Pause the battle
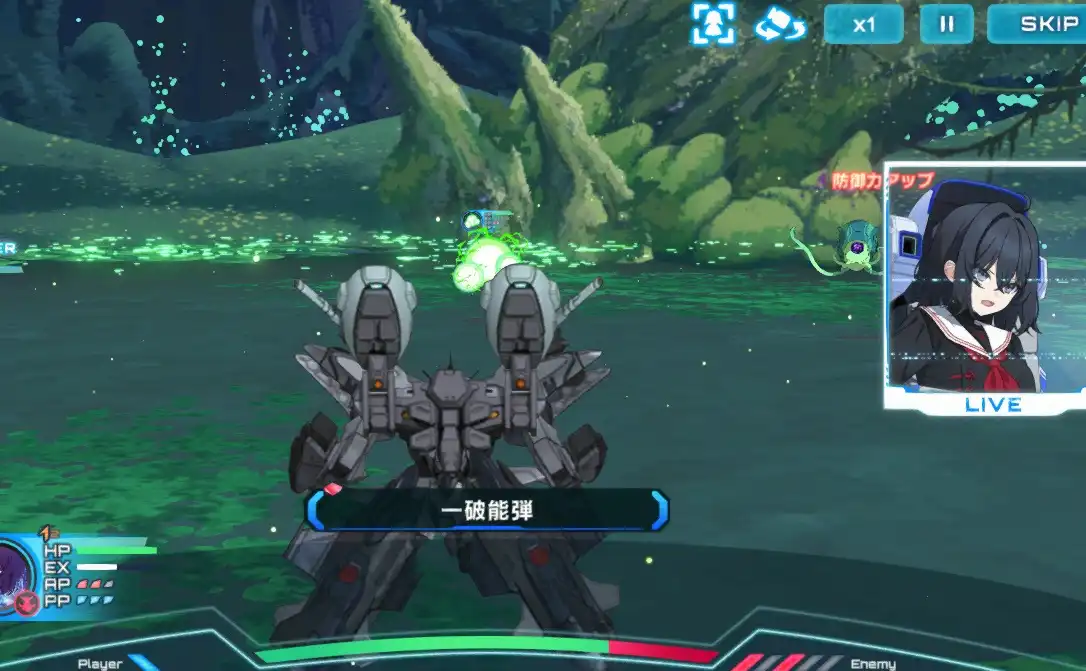Image resolution: width=1086 pixels, height=671 pixels. (x=946, y=24)
